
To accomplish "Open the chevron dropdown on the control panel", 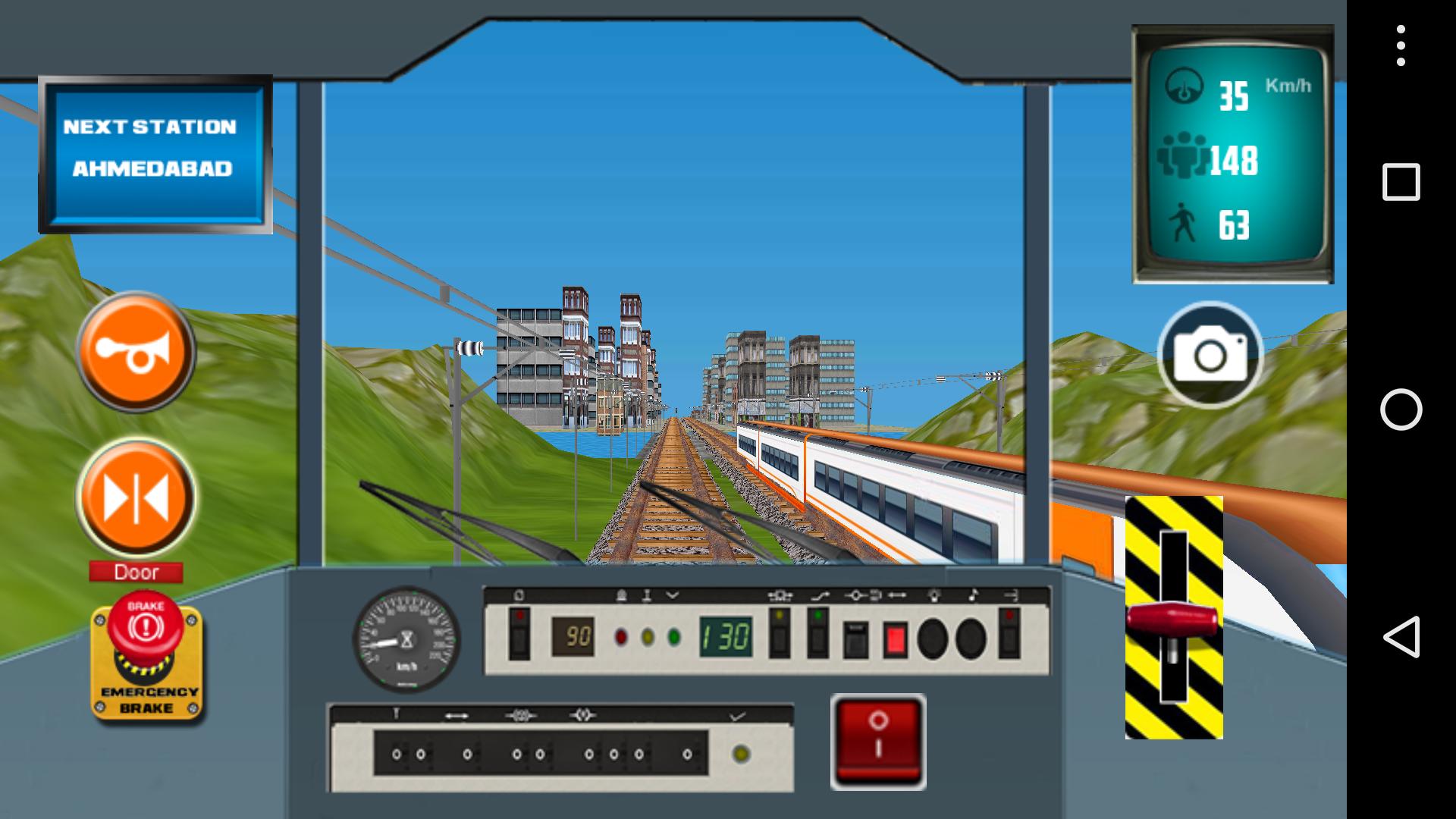I will [x=672, y=597].
